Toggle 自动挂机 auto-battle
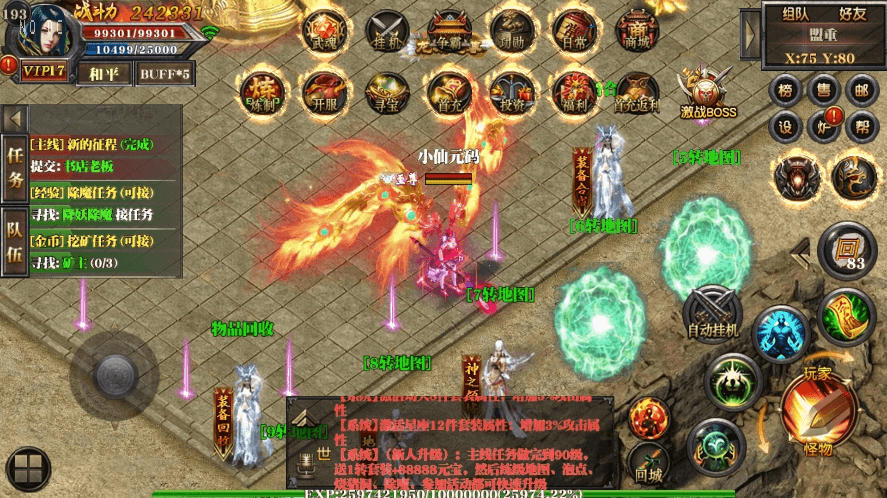This screenshot has width=887, height=498. pyautogui.click(x=712, y=312)
